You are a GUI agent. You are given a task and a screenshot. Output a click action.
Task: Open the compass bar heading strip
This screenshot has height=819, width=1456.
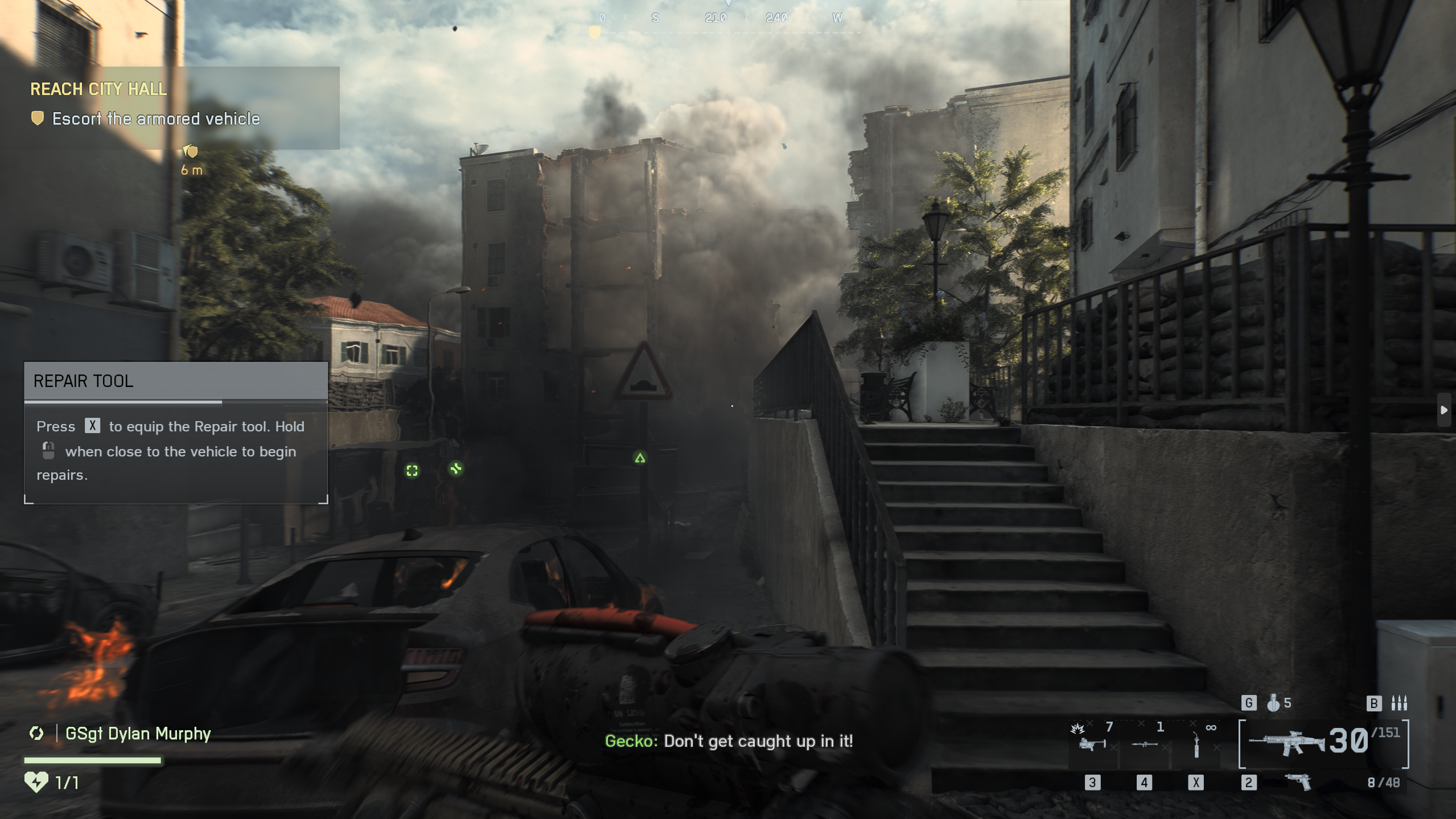pos(727,18)
